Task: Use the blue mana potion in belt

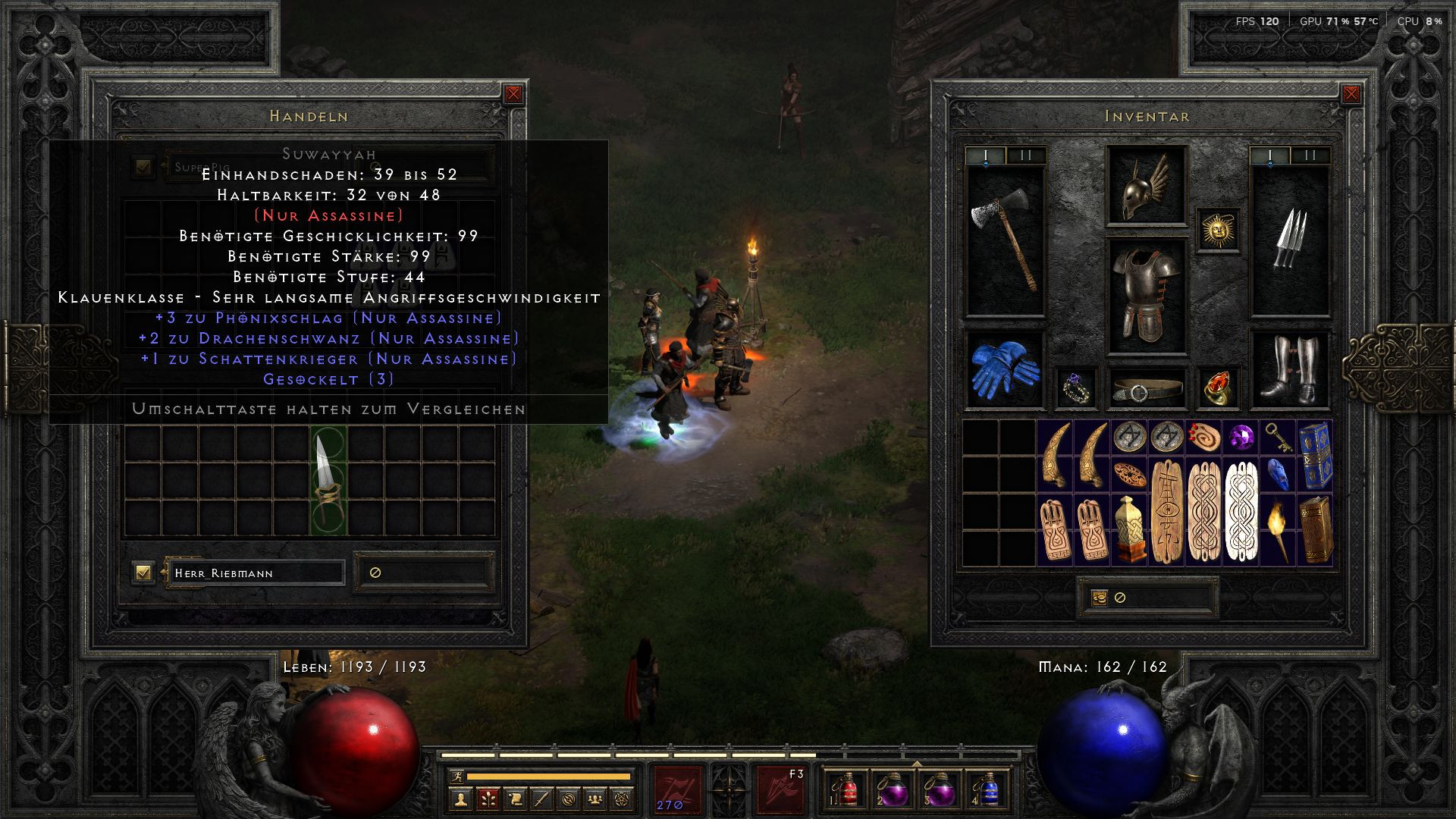Action: tap(989, 790)
